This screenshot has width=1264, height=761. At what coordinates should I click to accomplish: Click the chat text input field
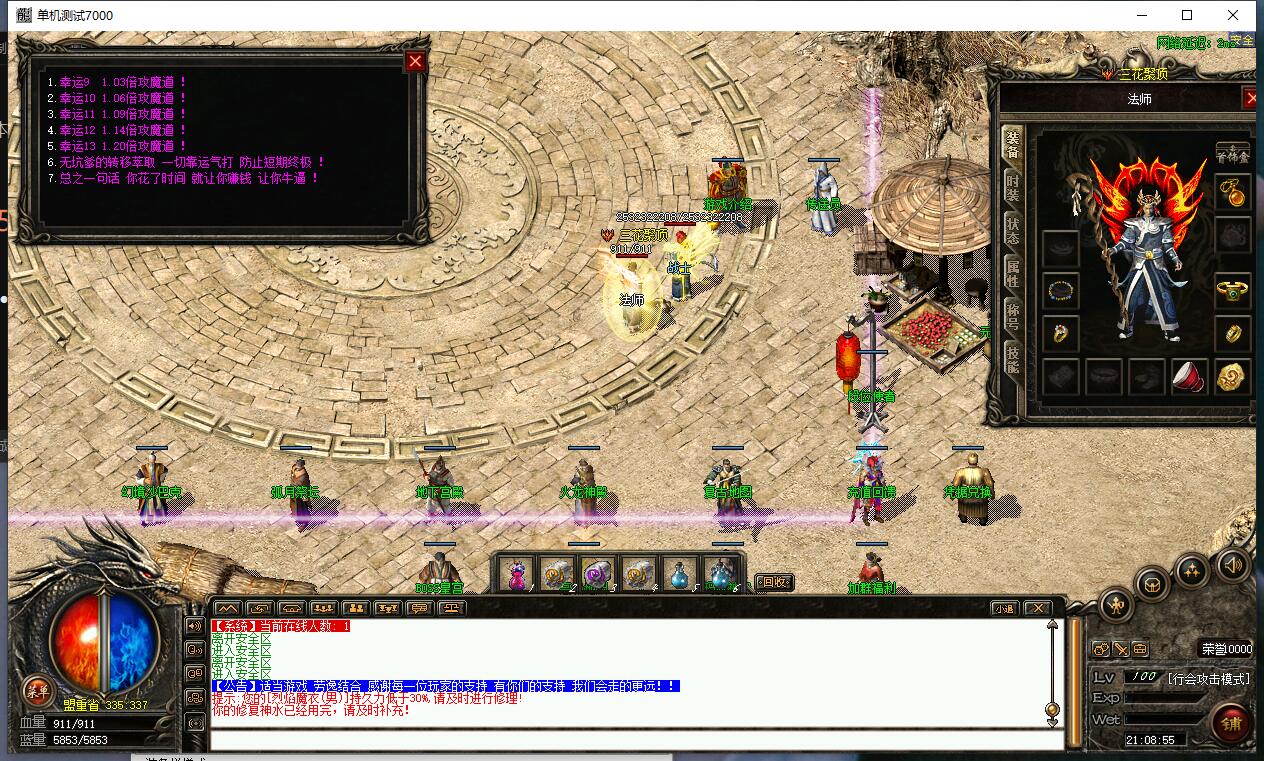pyautogui.click(x=630, y=740)
